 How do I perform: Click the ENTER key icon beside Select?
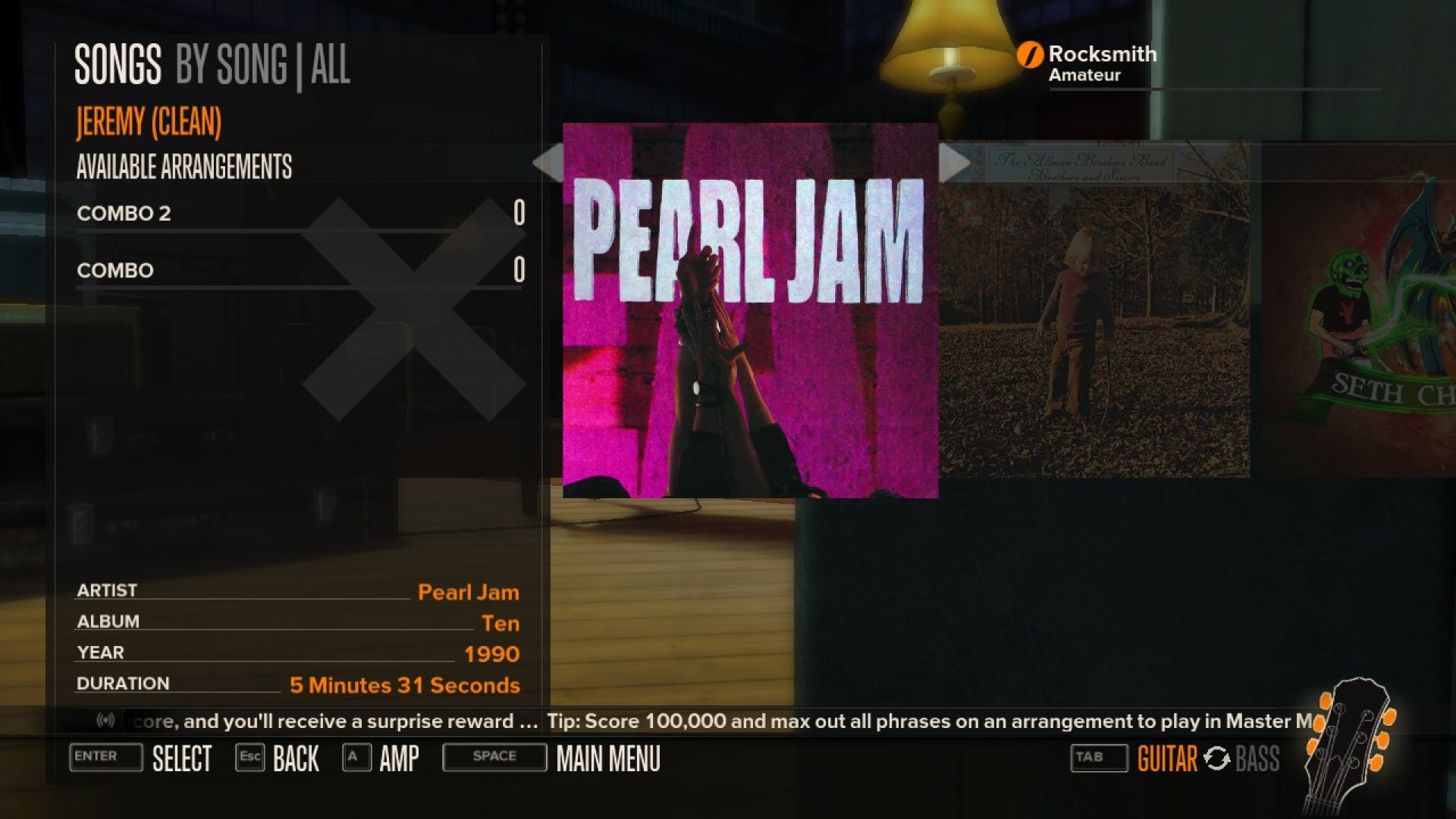[x=105, y=757]
